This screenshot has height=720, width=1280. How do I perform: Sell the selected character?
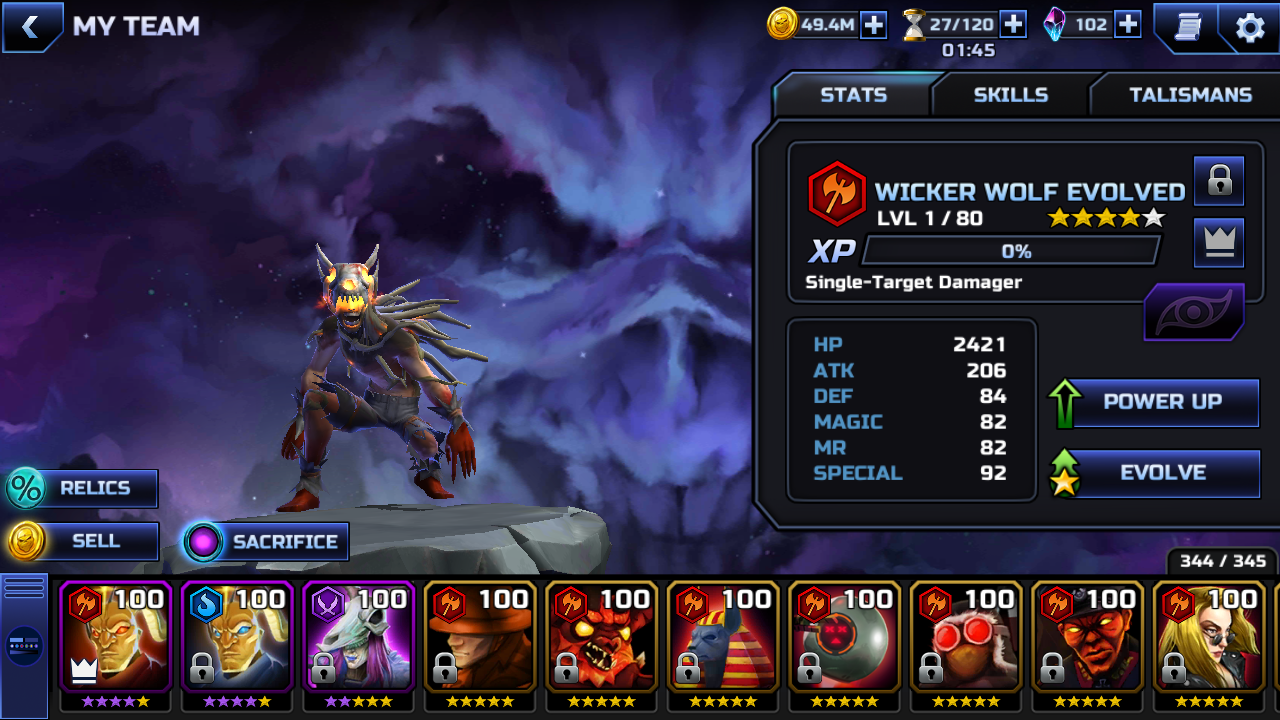84,542
